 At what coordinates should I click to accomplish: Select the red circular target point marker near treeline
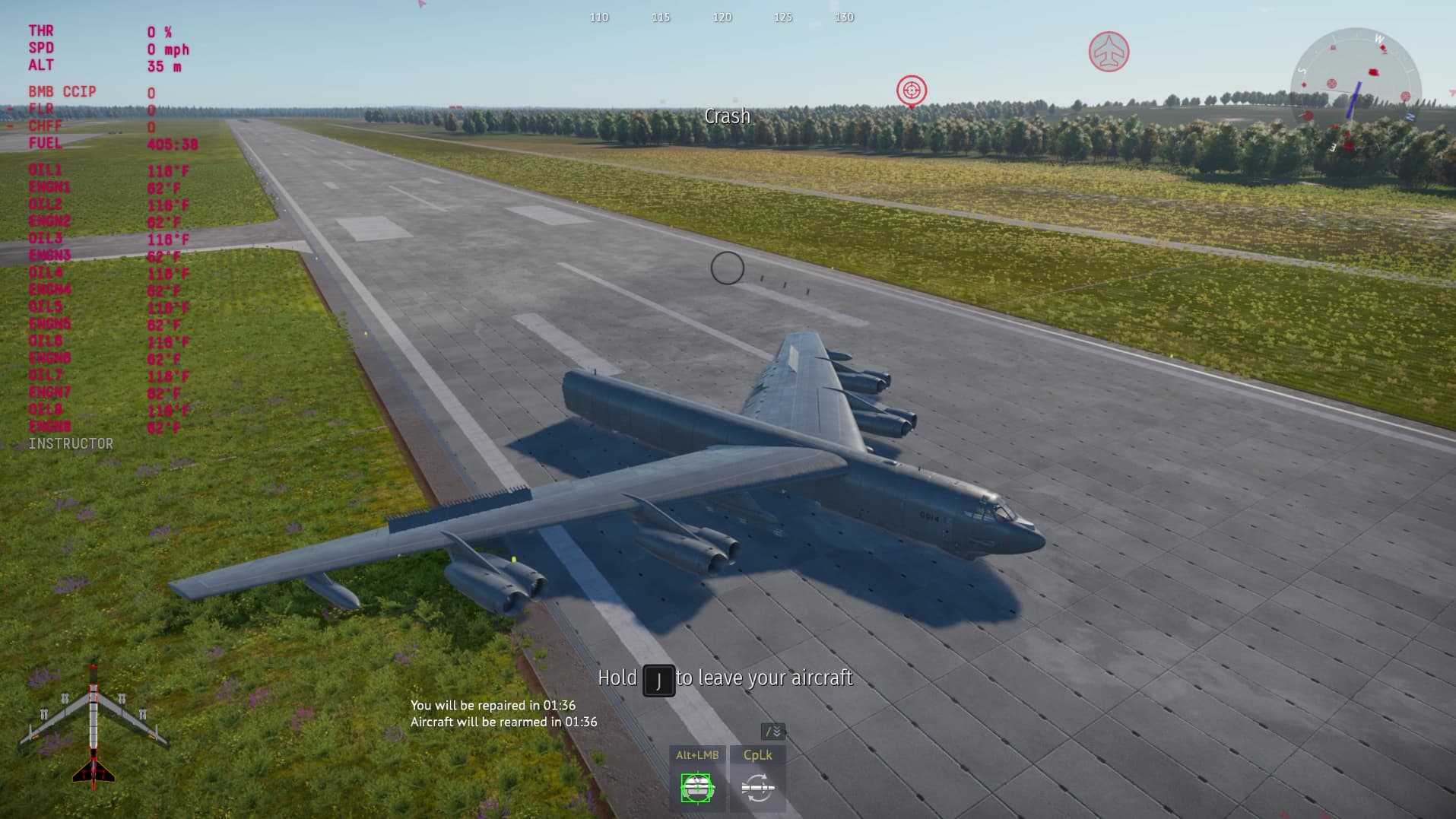912,90
